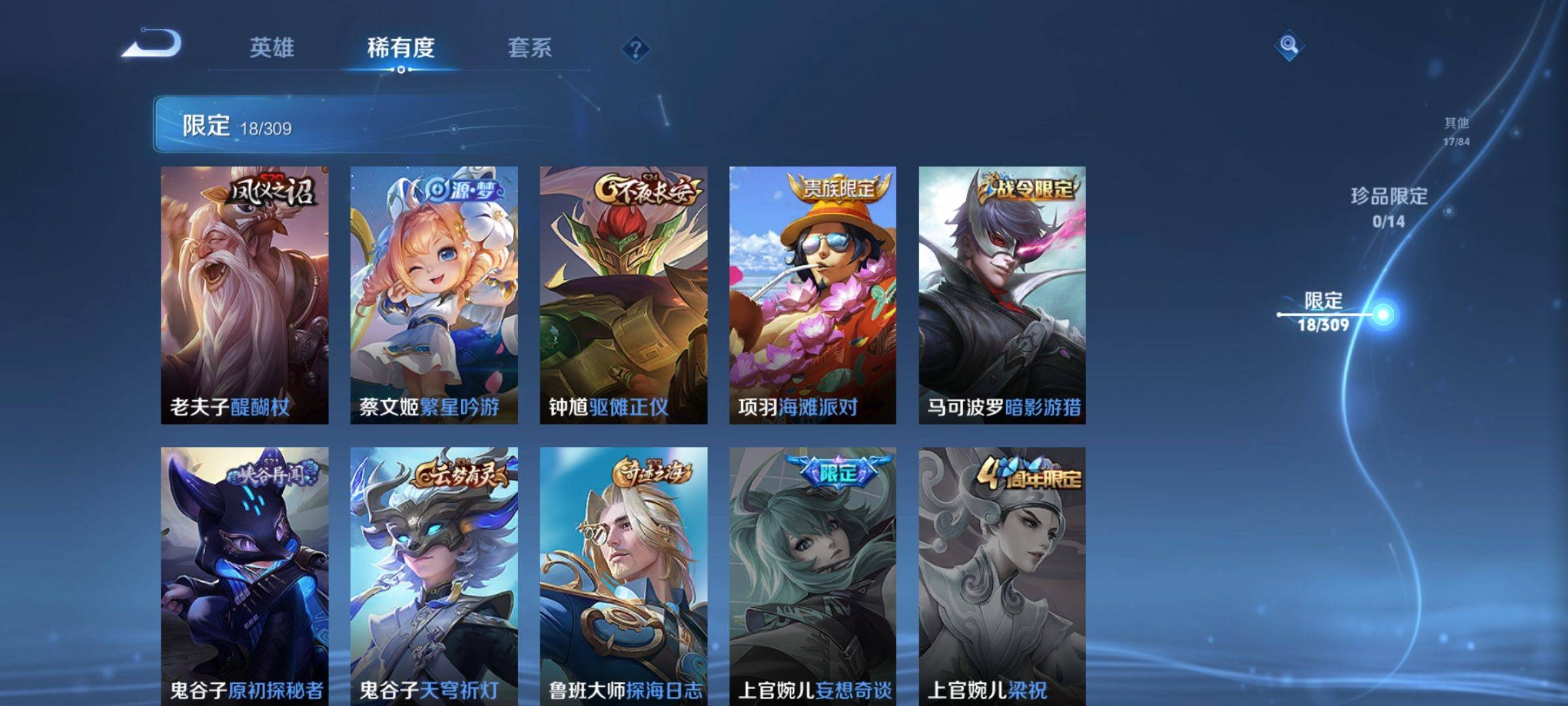The image size is (1568, 706).
Task: Open the 套系 tab
Action: (530, 48)
